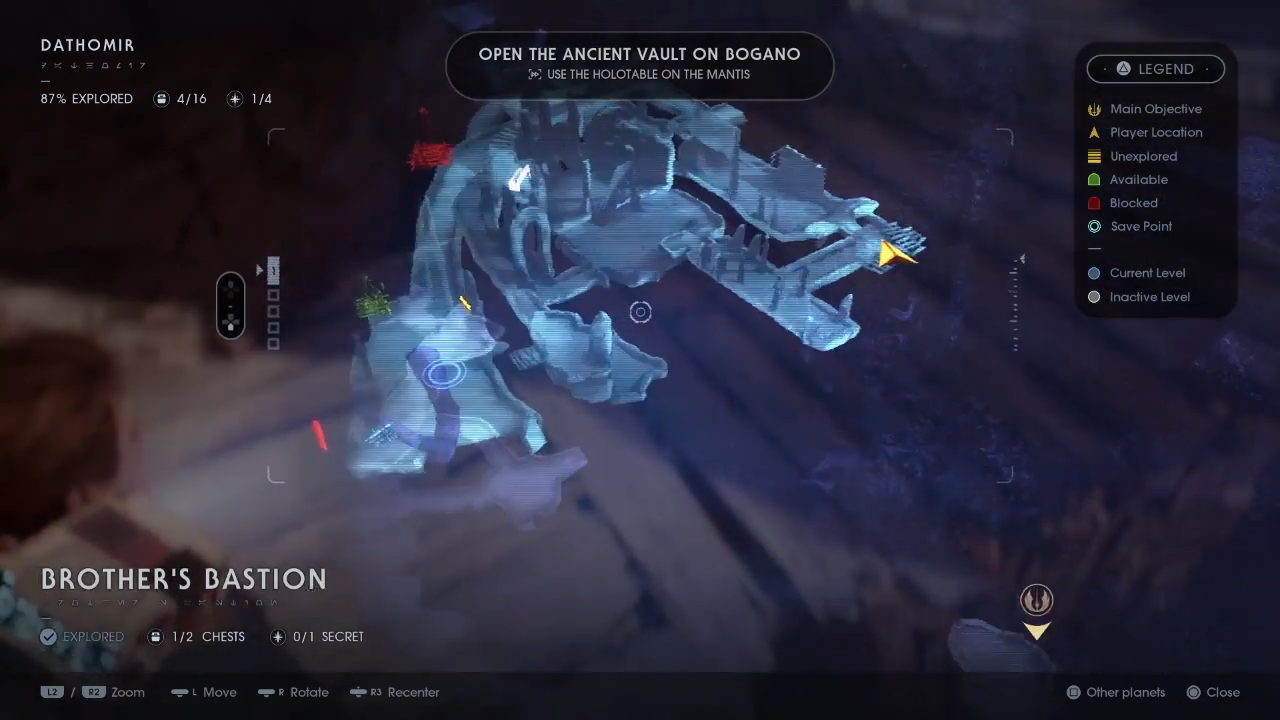Screen dimensions: 1280x720
Task: Select the red Blocked legend icon
Action: tap(1094, 202)
